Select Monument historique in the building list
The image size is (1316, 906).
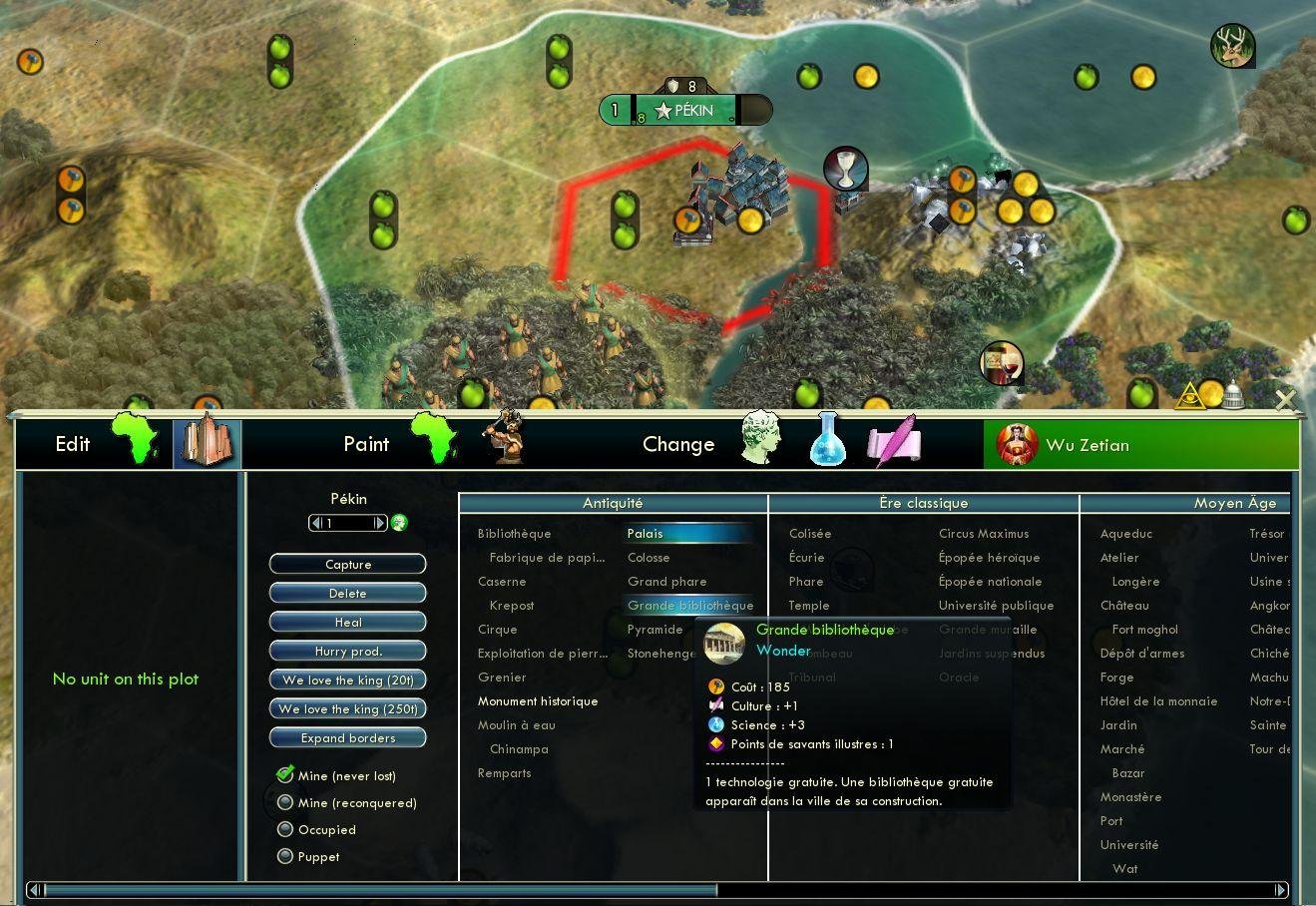point(537,701)
